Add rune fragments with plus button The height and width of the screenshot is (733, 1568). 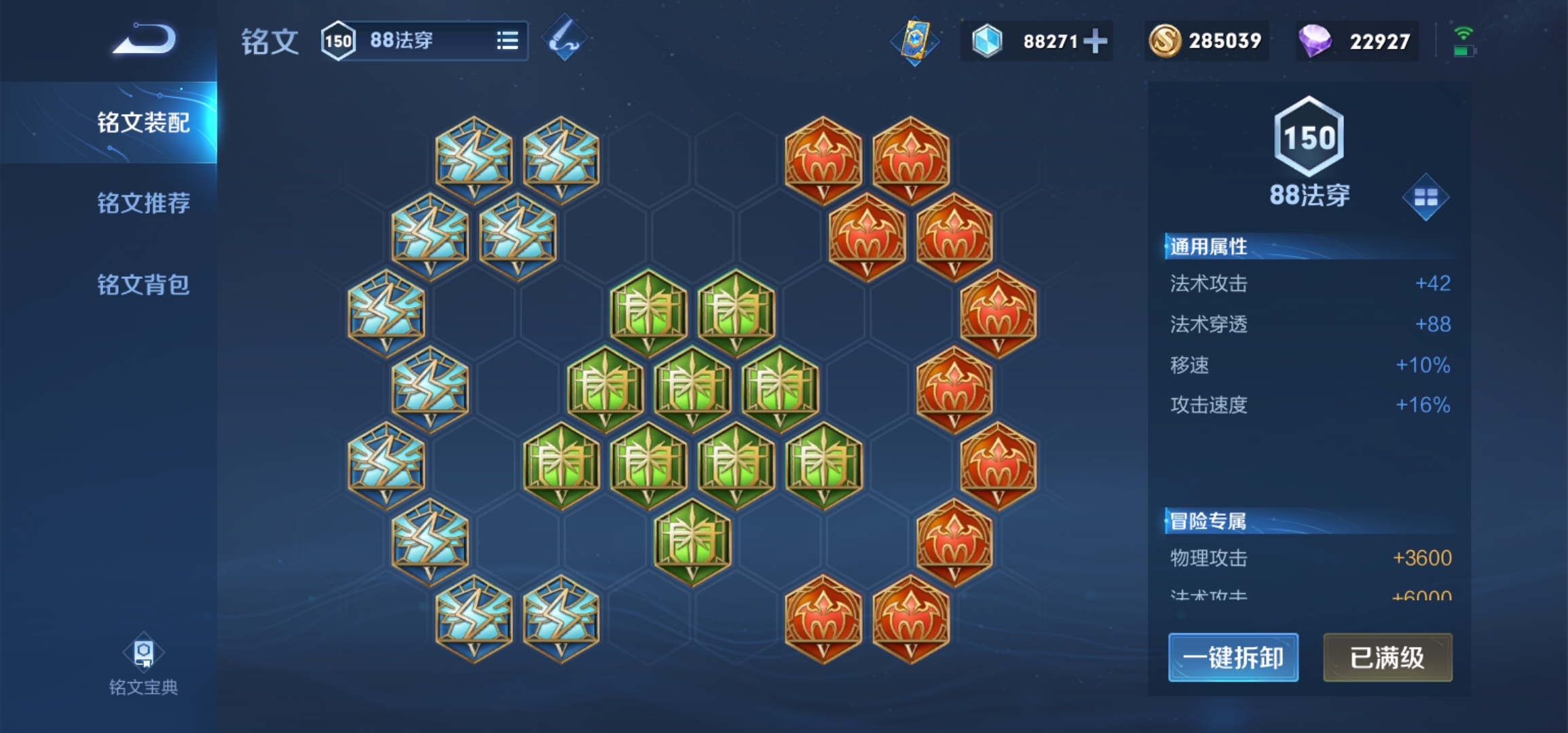coord(1095,41)
